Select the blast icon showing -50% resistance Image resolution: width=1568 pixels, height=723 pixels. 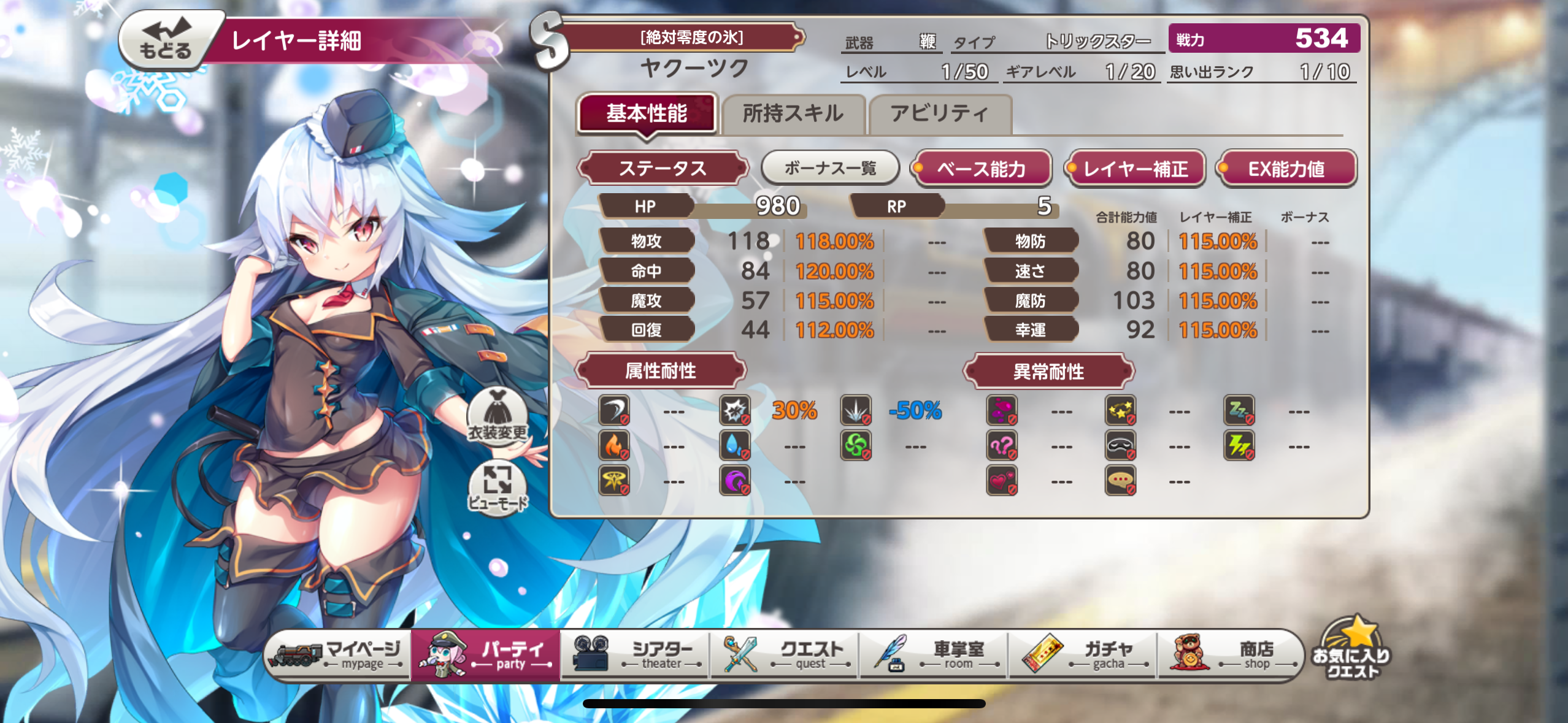pos(856,411)
